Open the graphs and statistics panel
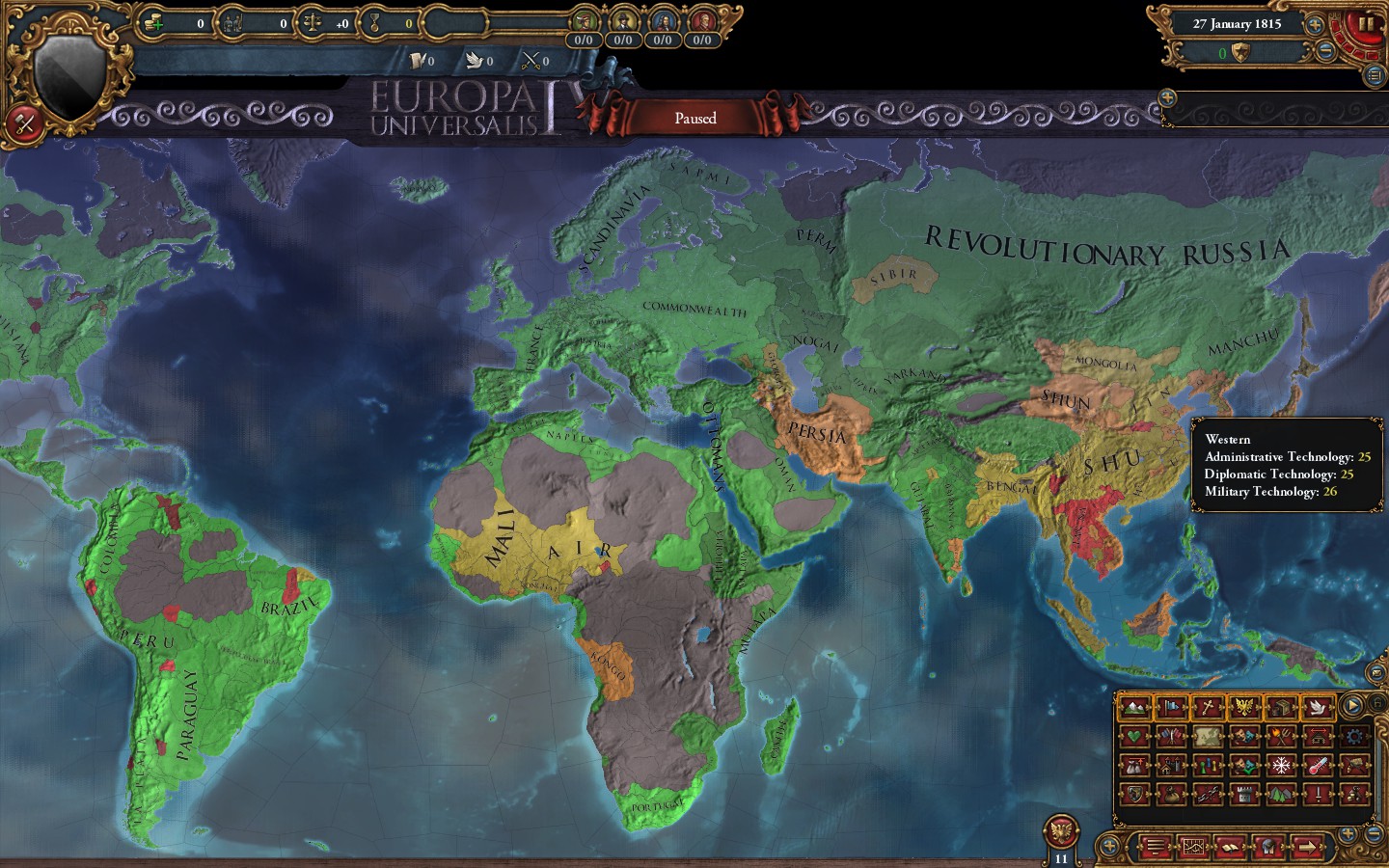1389x868 pixels. [x=1194, y=848]
